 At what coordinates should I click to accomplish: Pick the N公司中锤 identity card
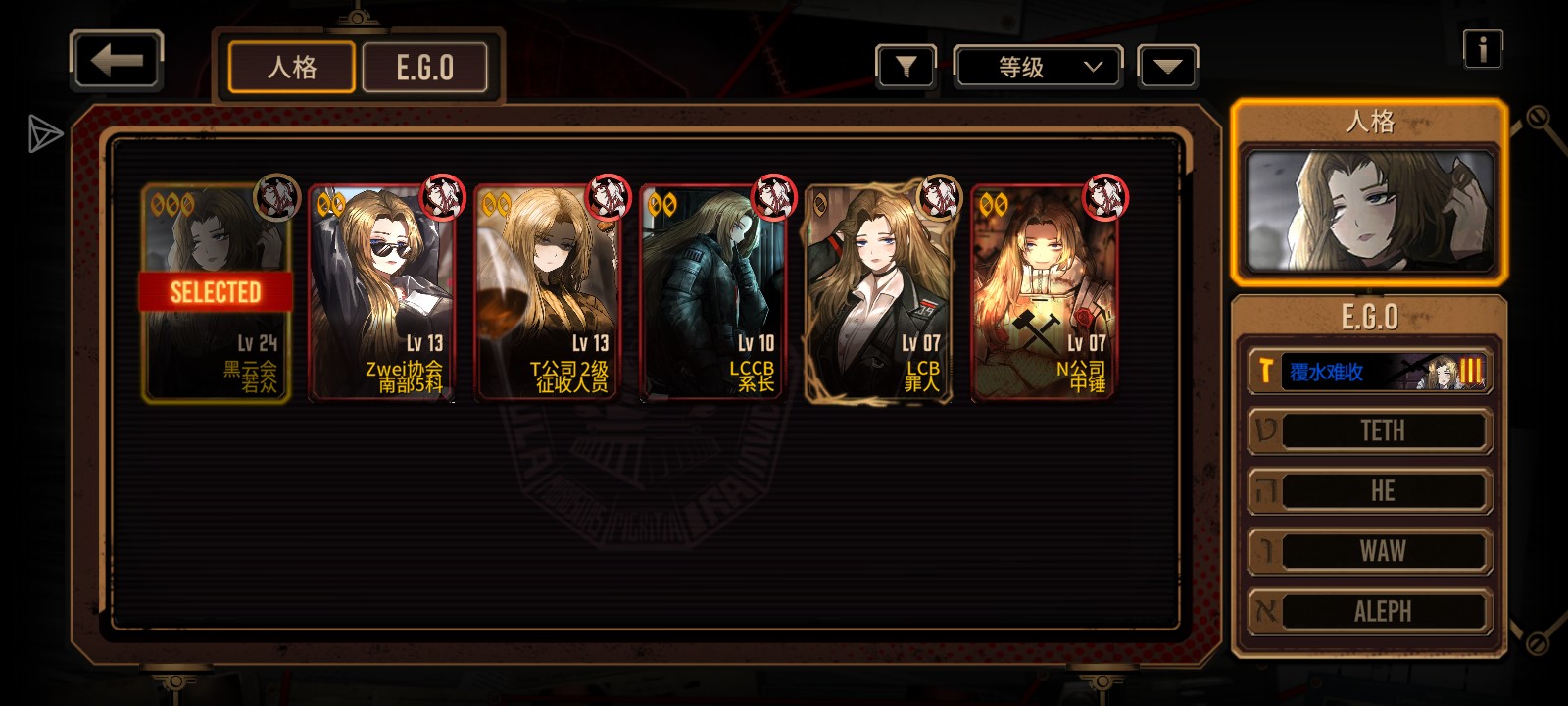coord(1045,293)
